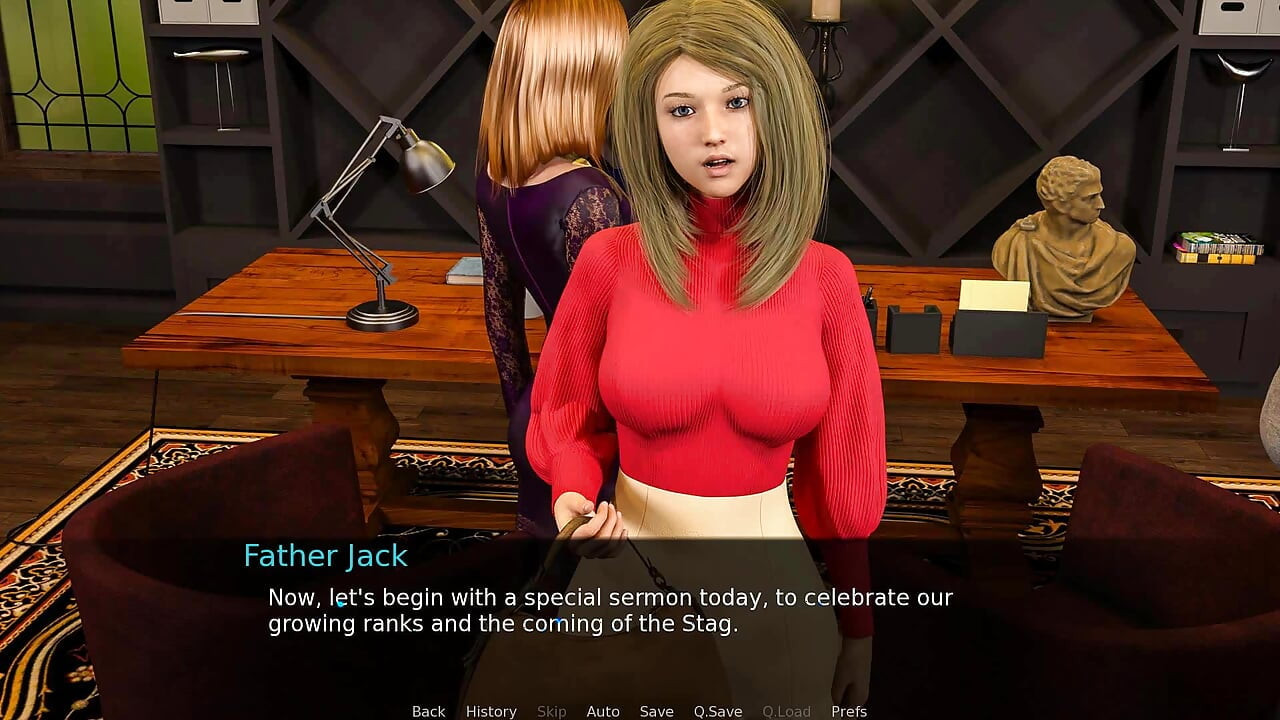This screenshot has height=720, width=1280.
Task: Click Back to revisit previous line
Action: [x=428, y=711]
